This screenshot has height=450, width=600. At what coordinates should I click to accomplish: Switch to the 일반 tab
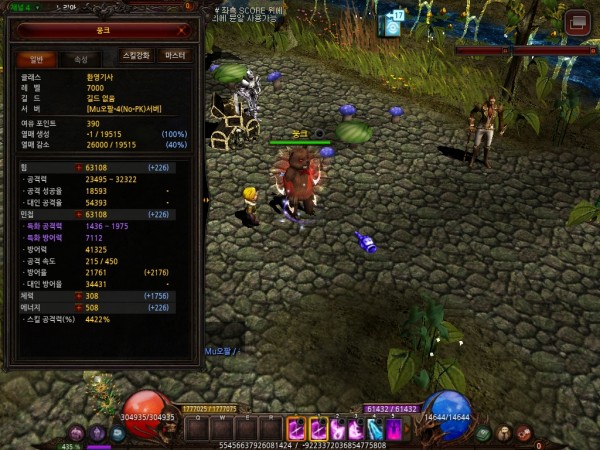click(x=36, y=59)
